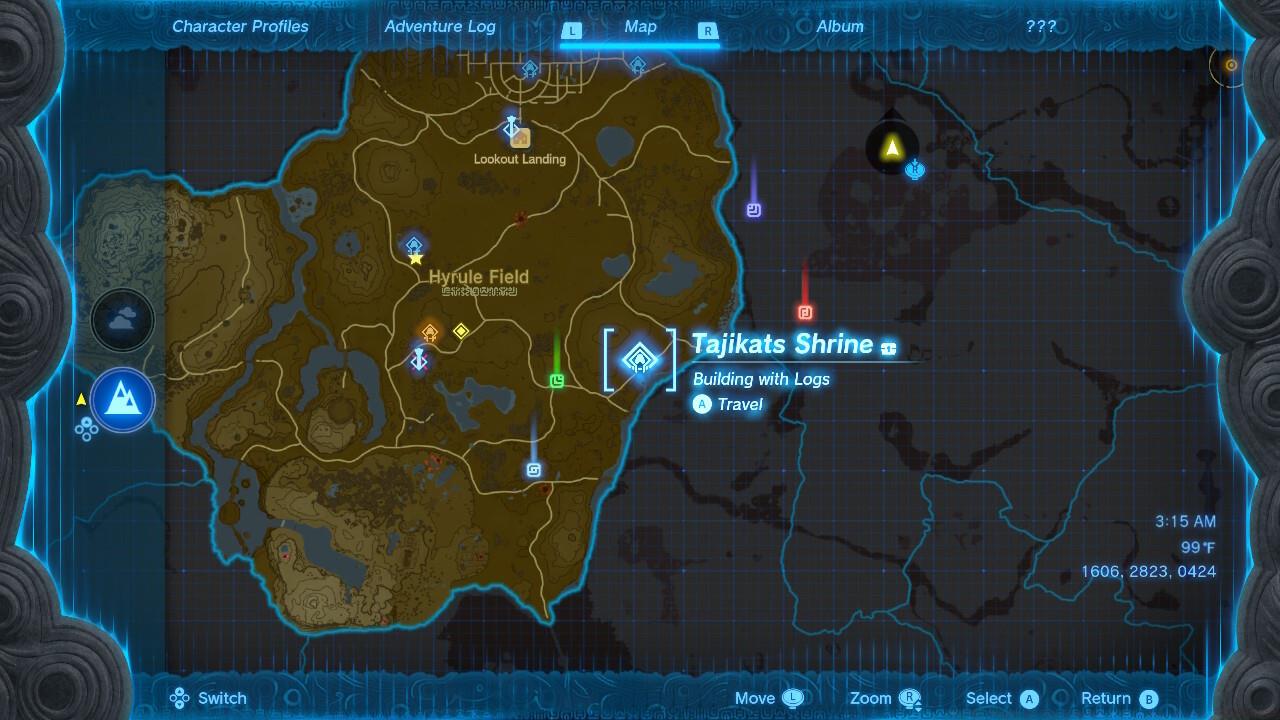The image size is (1280, 720).
Task: Open the Adventure Log tab
Action: 440,26
